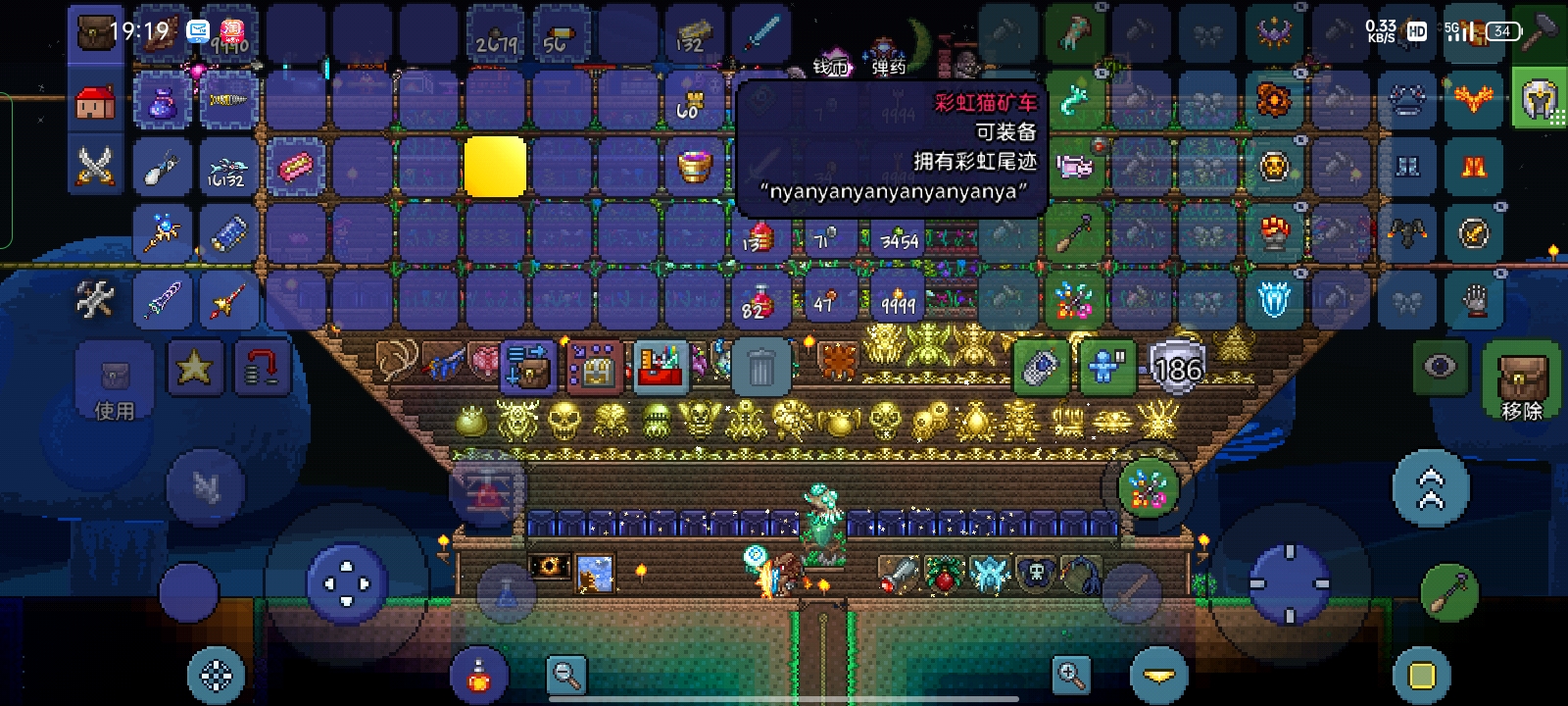Tap the double-arrow jump button
Viewport: 1568px width, 706px height.
click(1431, 488)
